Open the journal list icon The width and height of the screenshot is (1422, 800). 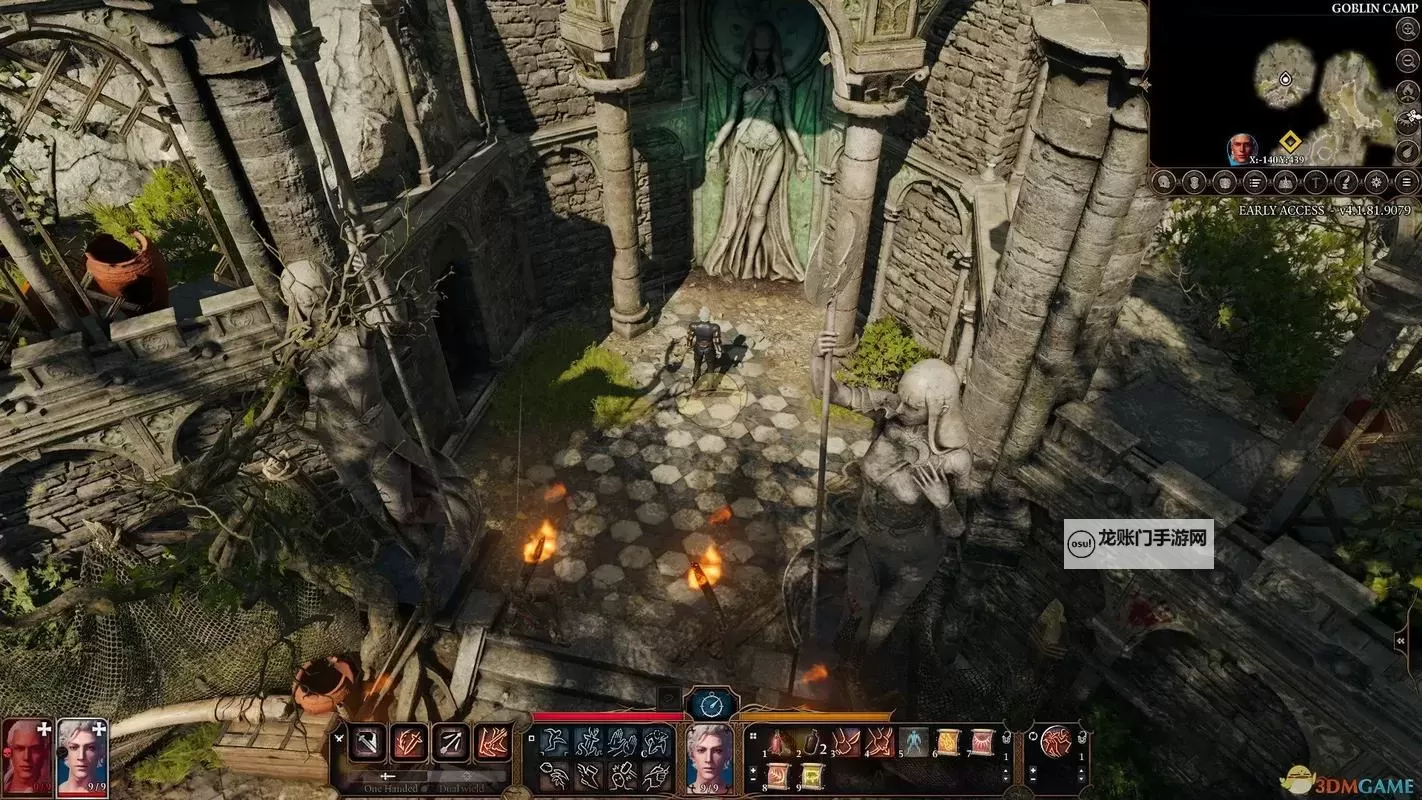point(1255,182)
